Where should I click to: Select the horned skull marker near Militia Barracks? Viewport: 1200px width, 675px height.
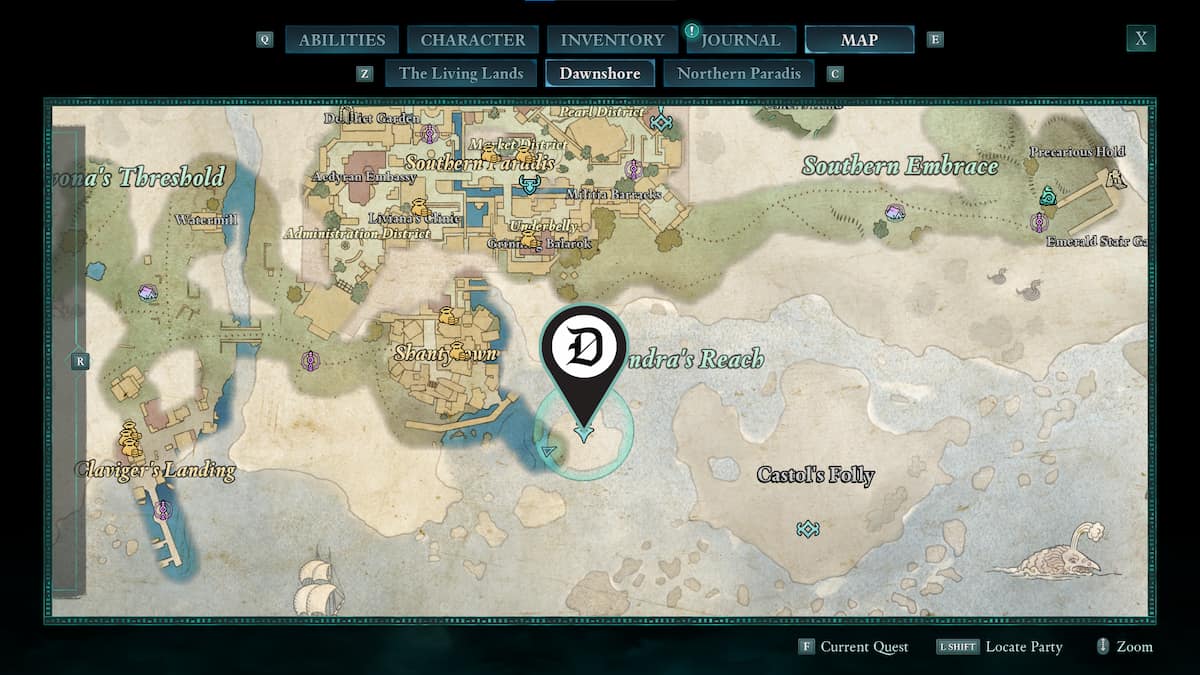pyautogui.click(x=528, y=185)
